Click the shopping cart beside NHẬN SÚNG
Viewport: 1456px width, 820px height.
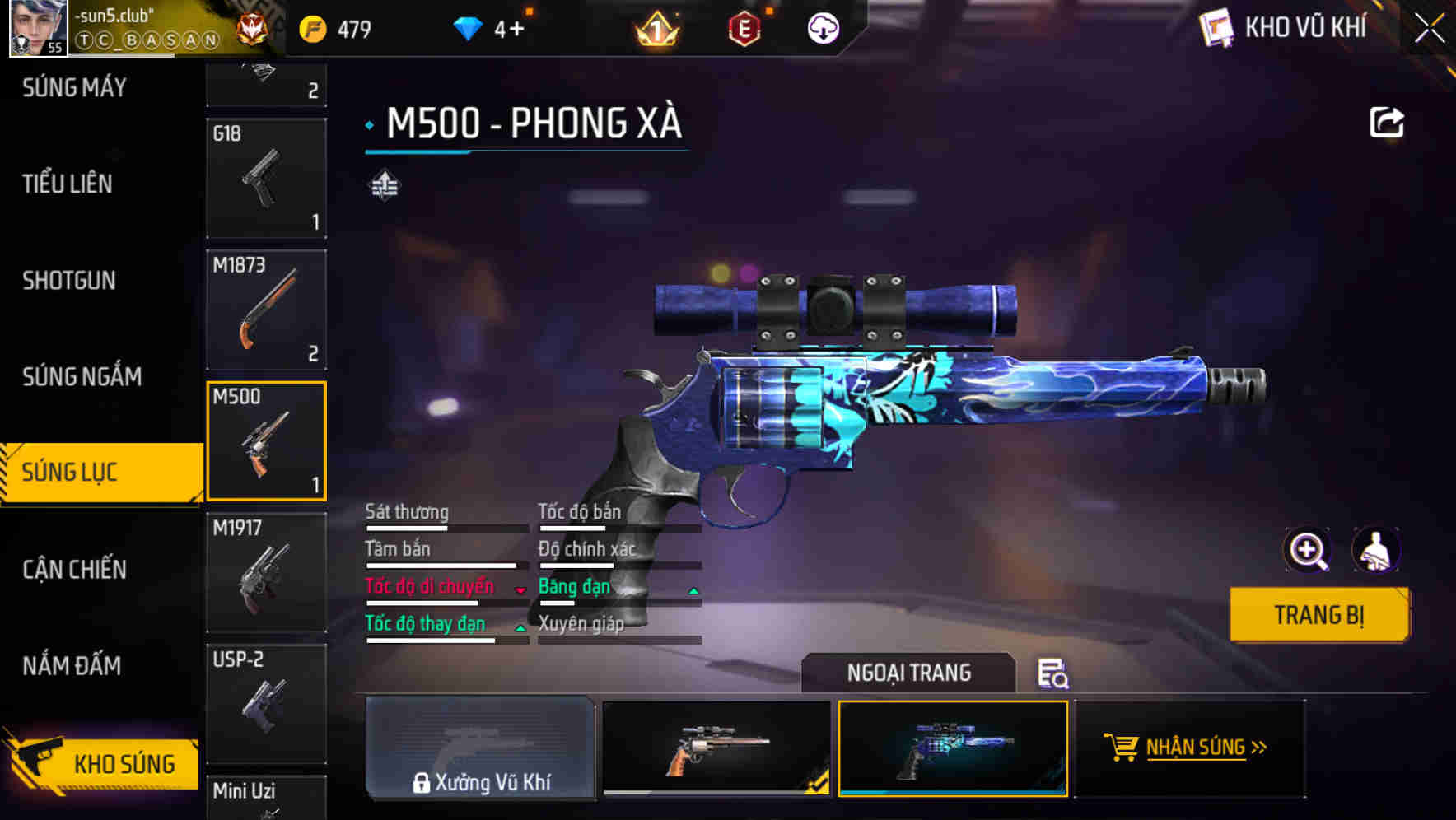[x=1120, y=748]
